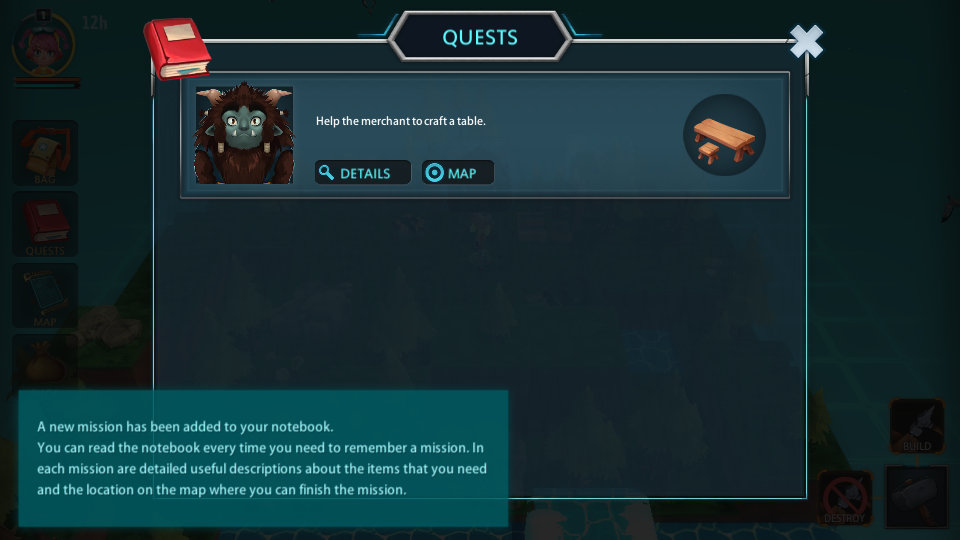Image resolution: width=960 pixels, height=540 pixels.
Task: Close the Quests window
Action: 806,42
